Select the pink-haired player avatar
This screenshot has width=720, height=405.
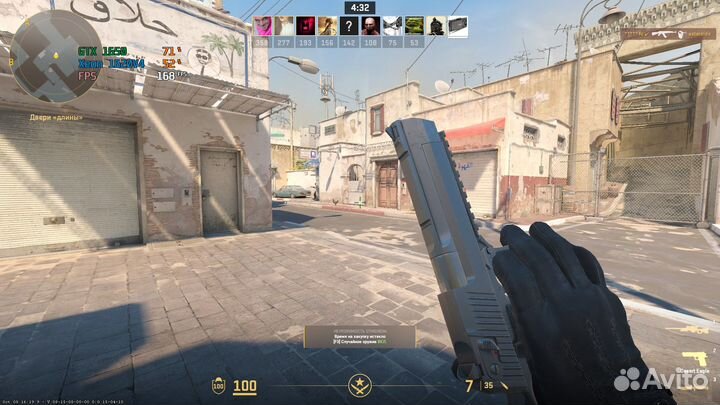pos(261,27)
